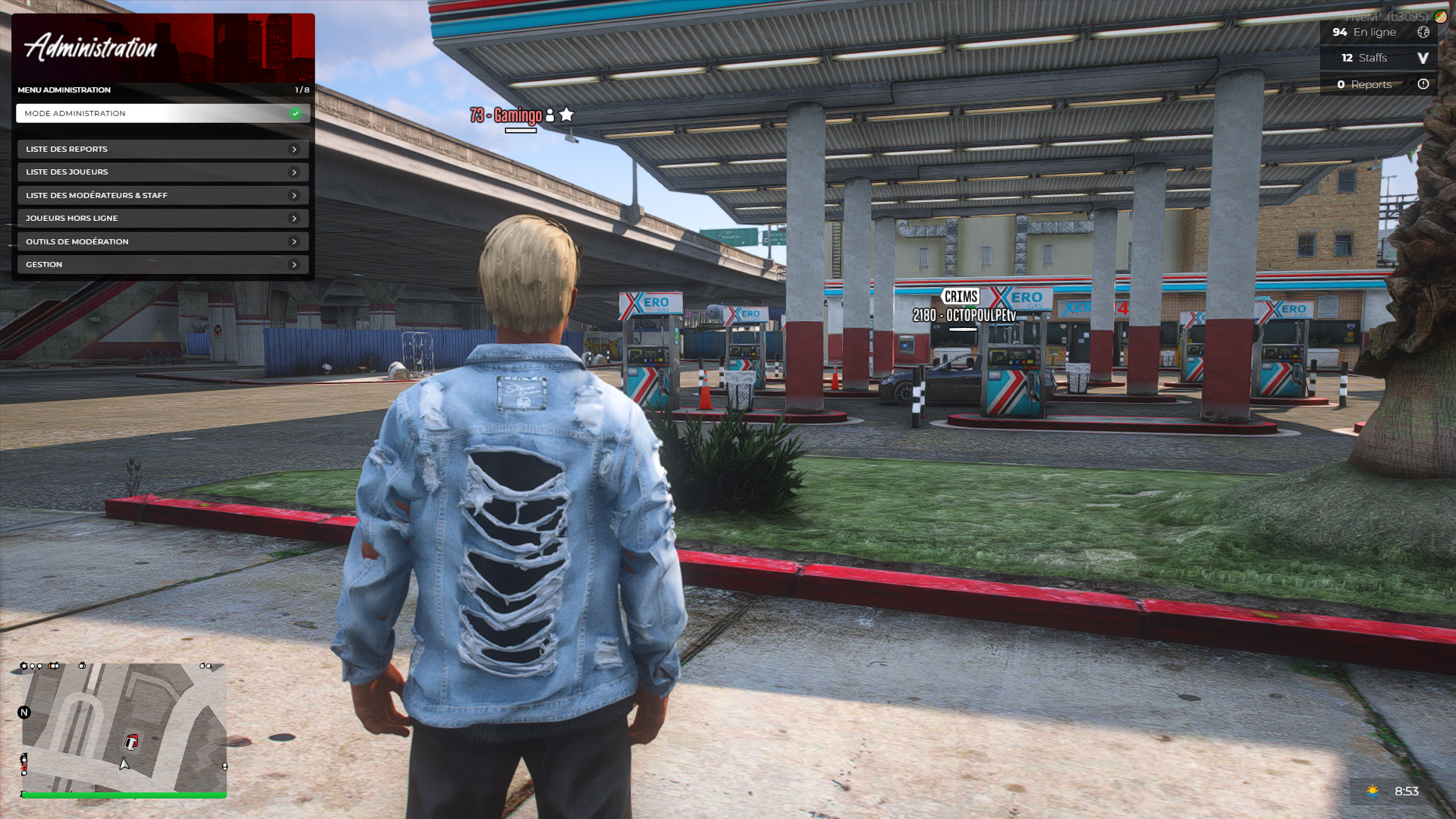Enter the Gestion submenu
The image size is (1456, 819).
pyautogui.click(x=162, y=265)
